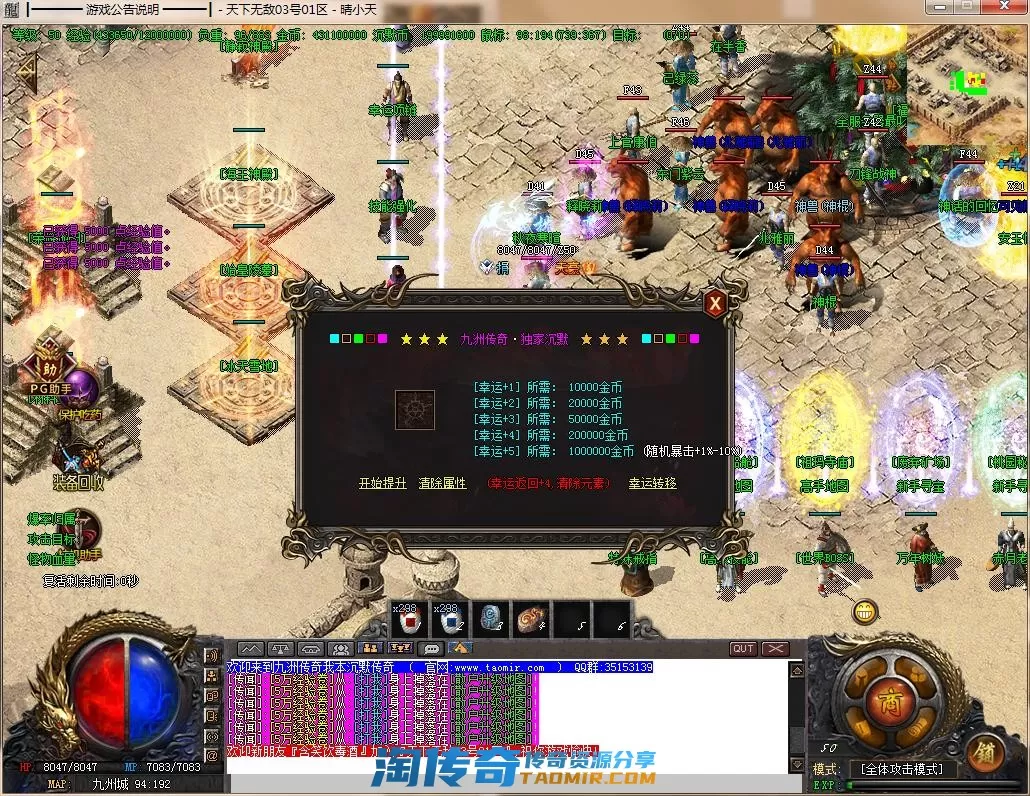Click the QUT button above the chat
This screenshot has height=796, width=1030.
click(x=743, y=649)
